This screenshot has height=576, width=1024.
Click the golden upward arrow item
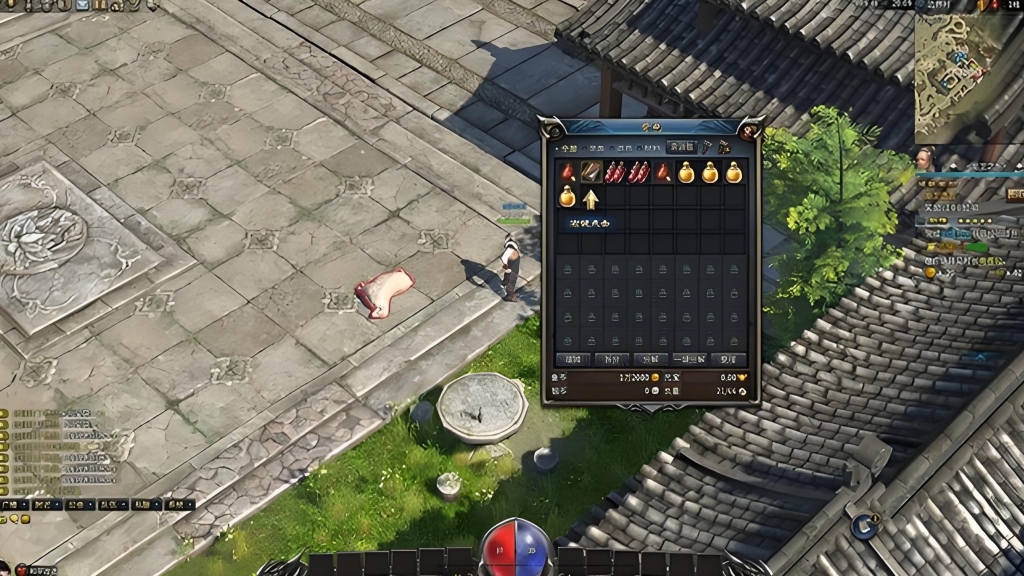(591, 198)
